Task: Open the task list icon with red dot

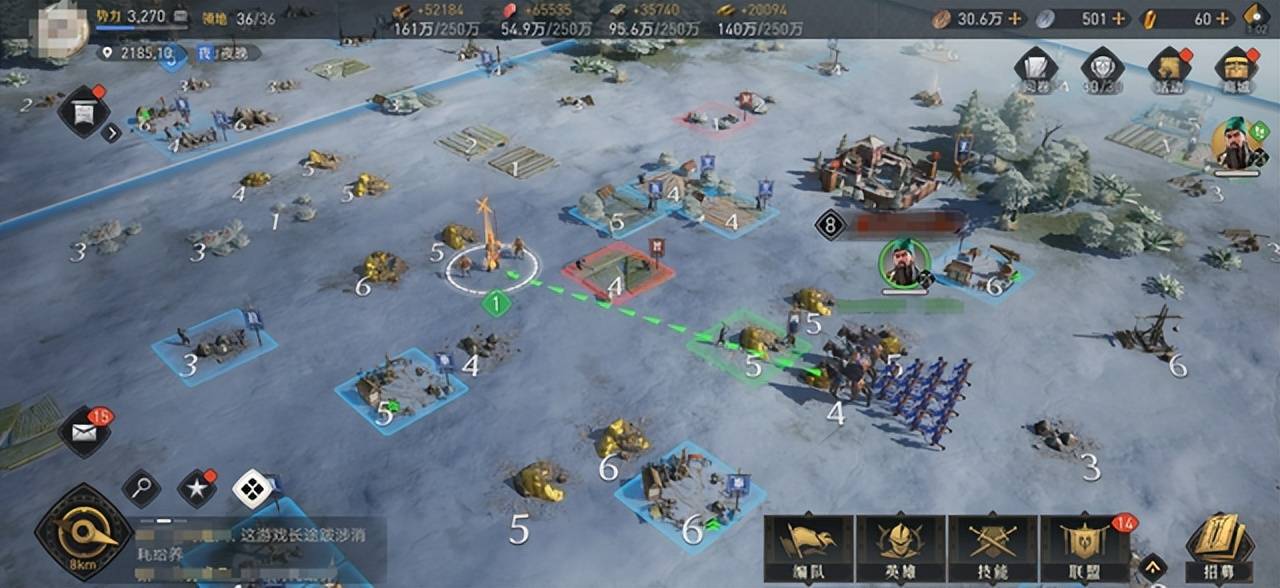Action: (x=81, y=110)
